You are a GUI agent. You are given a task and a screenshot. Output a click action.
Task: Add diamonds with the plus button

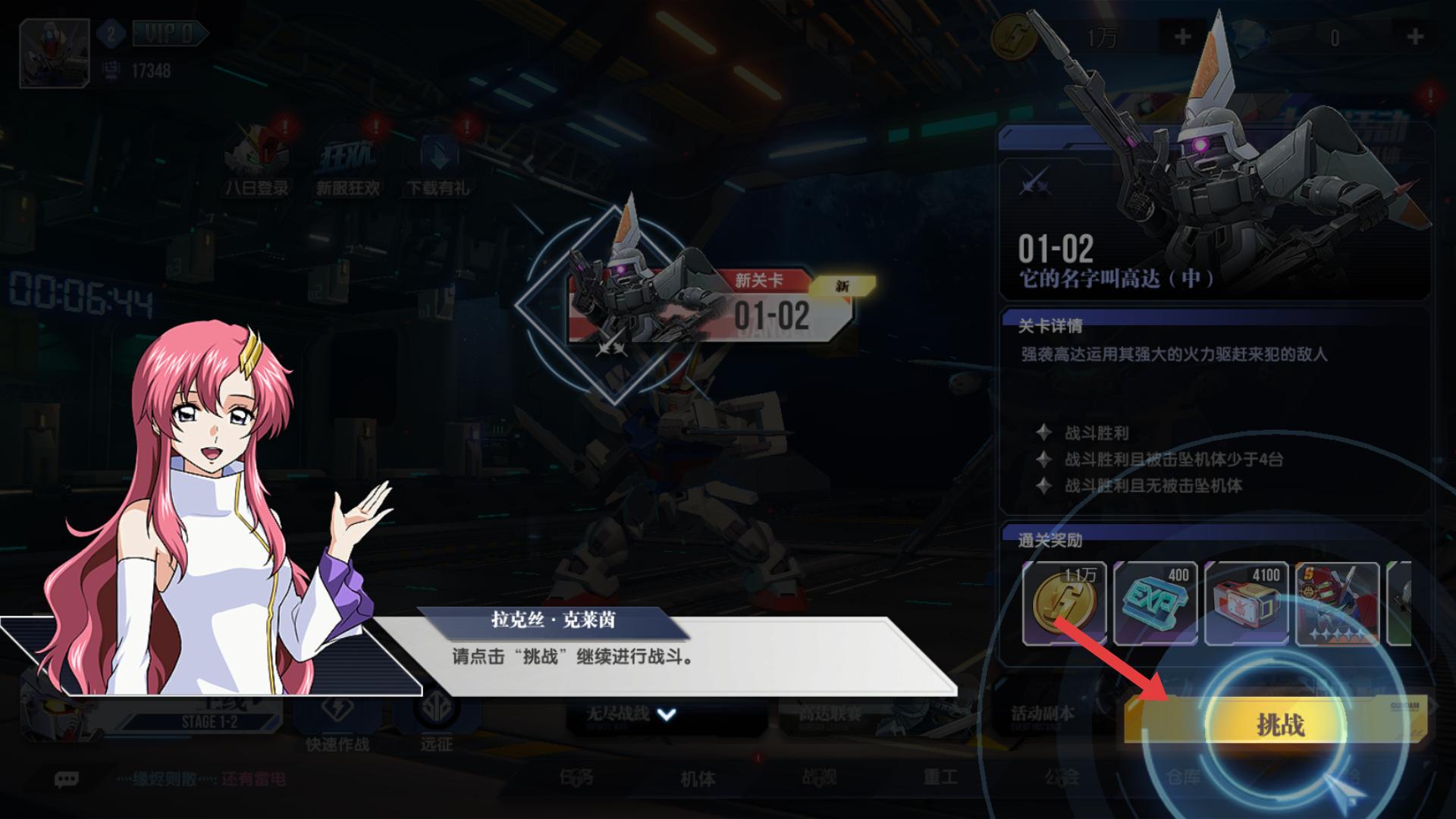(x=1414, y=36)
